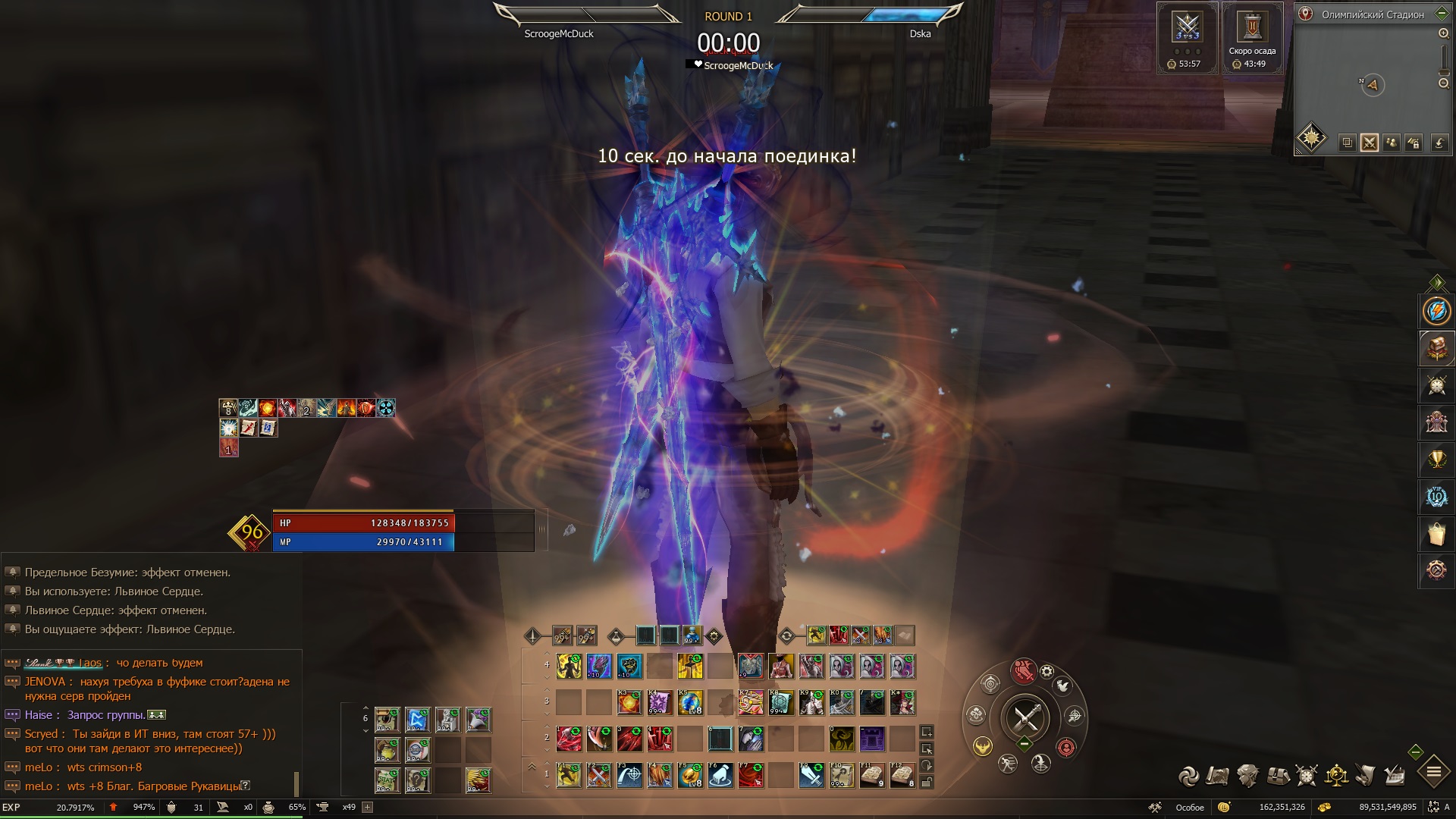Use the F11 stone tablet item

click(x=871, y=776)
